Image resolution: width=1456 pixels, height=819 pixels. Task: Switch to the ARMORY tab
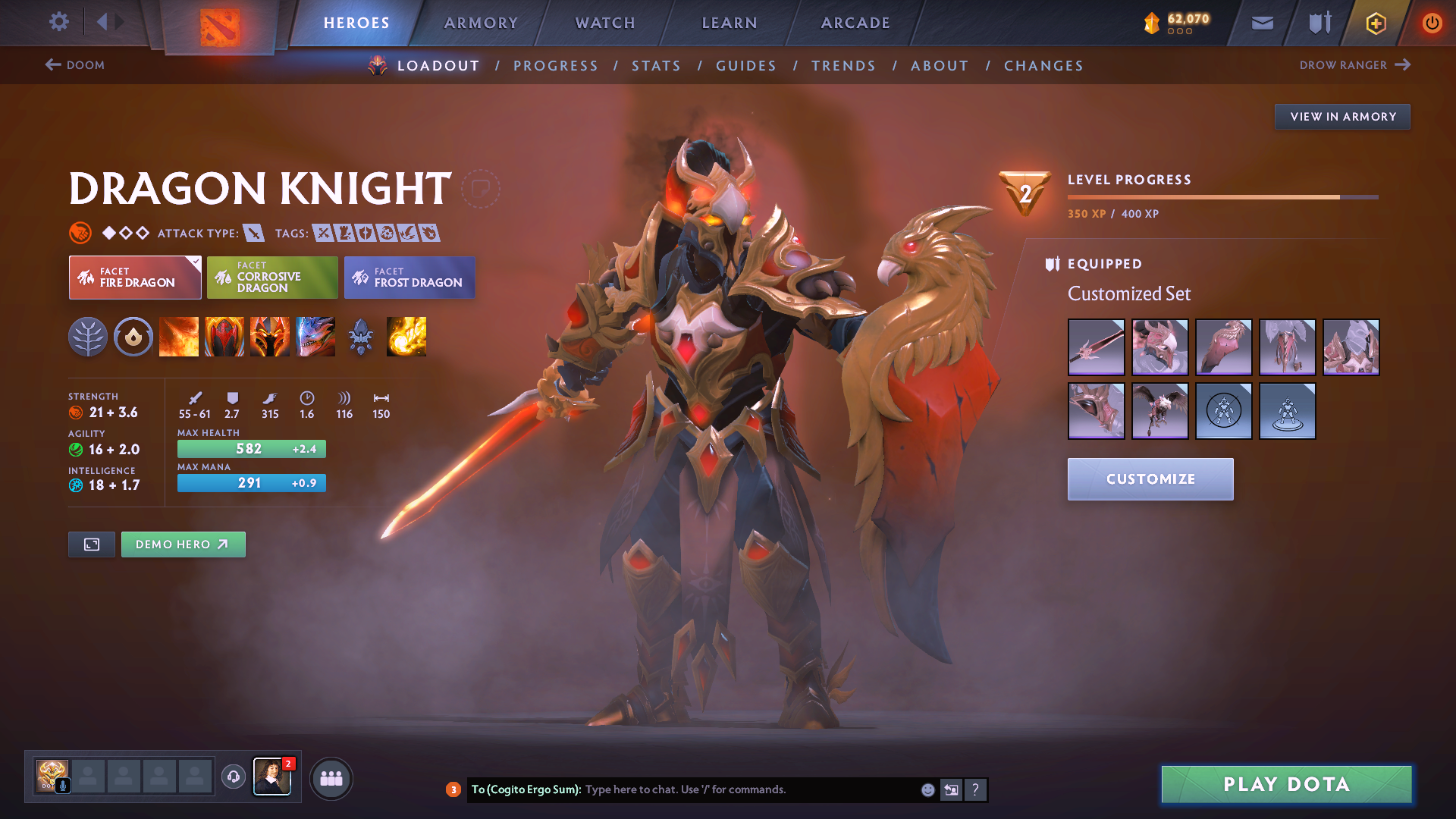pos(481,23)
